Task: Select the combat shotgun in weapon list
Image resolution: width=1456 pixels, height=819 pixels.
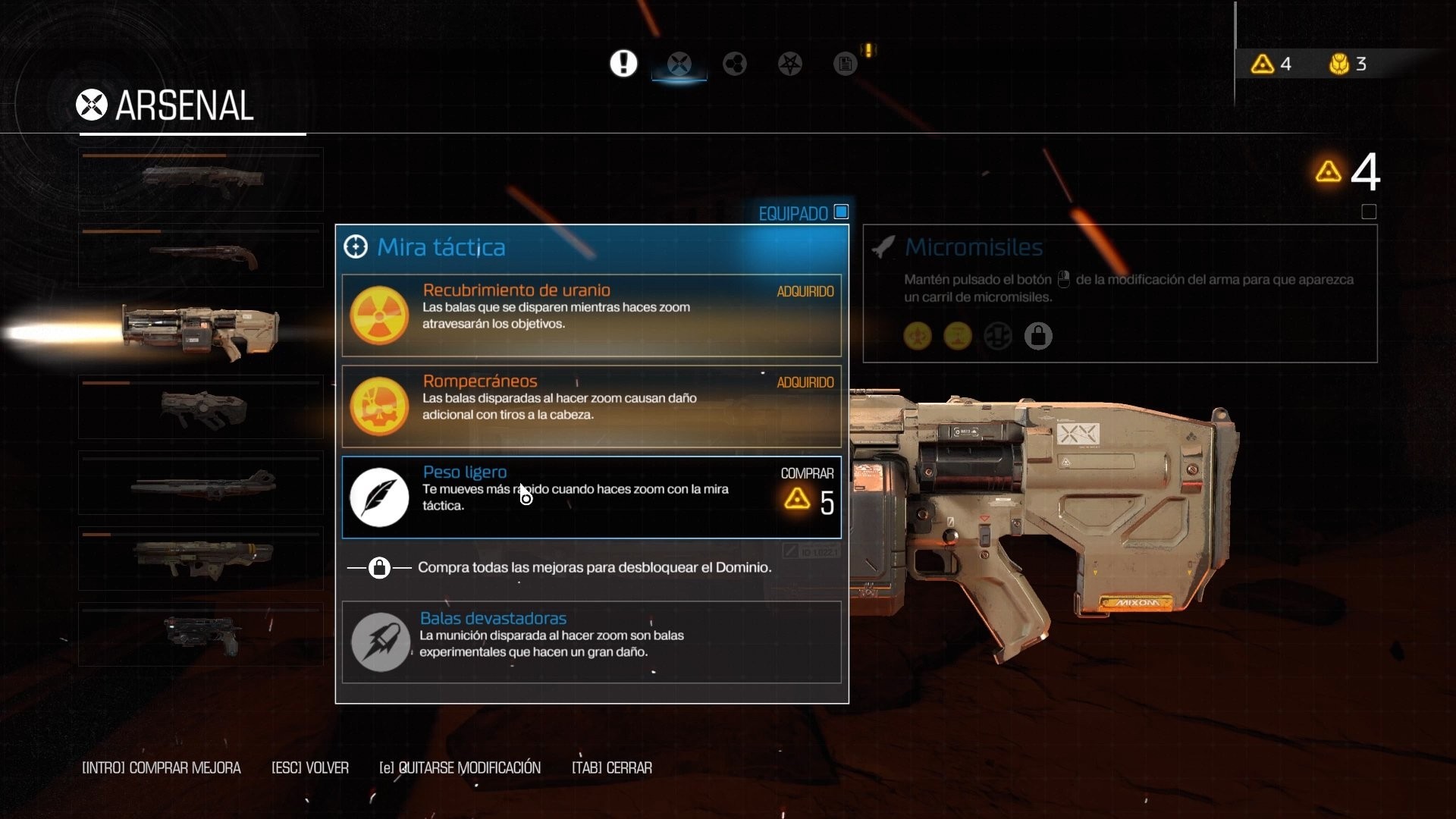Action: click(201, 180)
